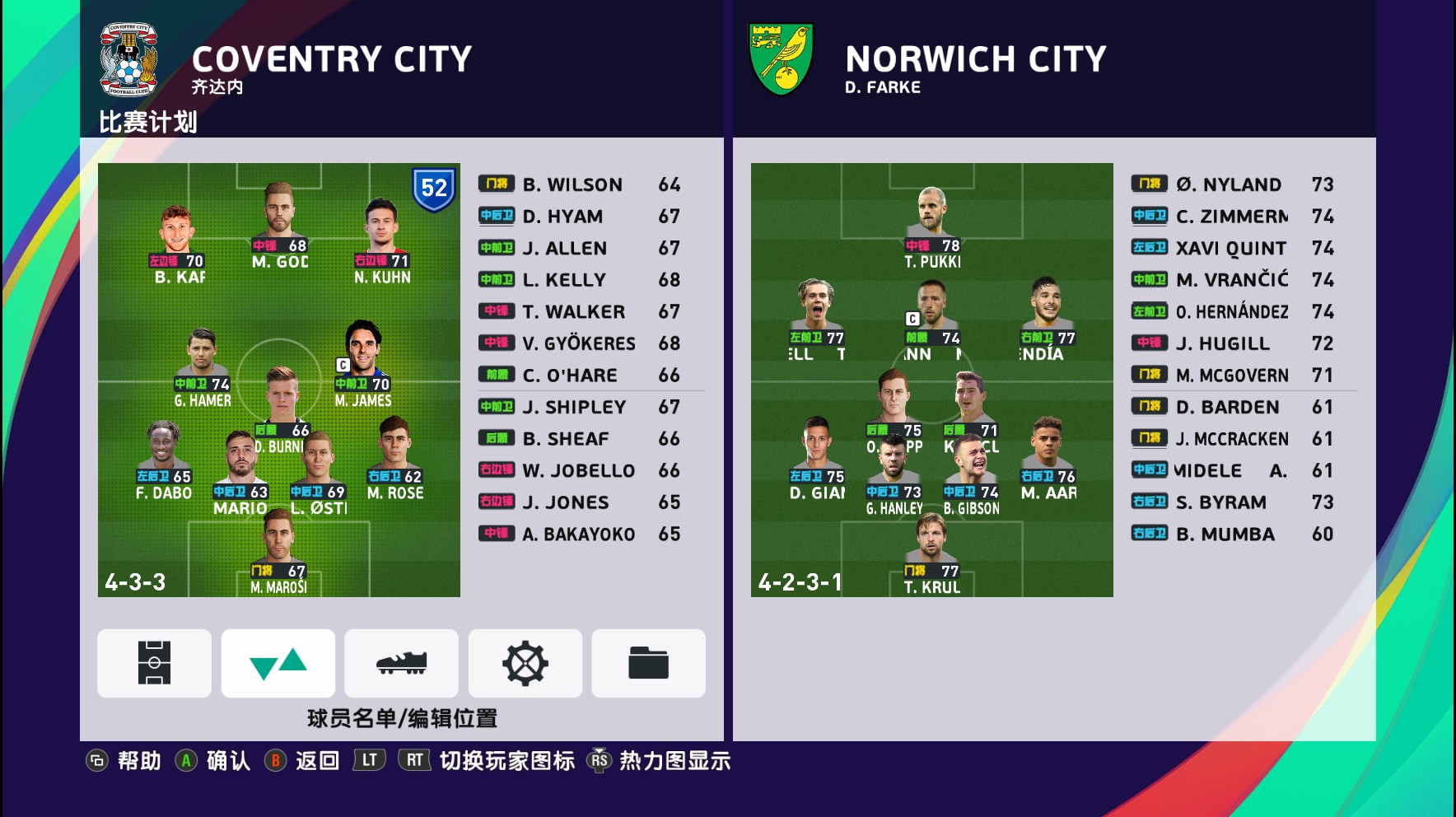
Task: Choose W. Jobello from the reserves list
Action: point(580,471)
